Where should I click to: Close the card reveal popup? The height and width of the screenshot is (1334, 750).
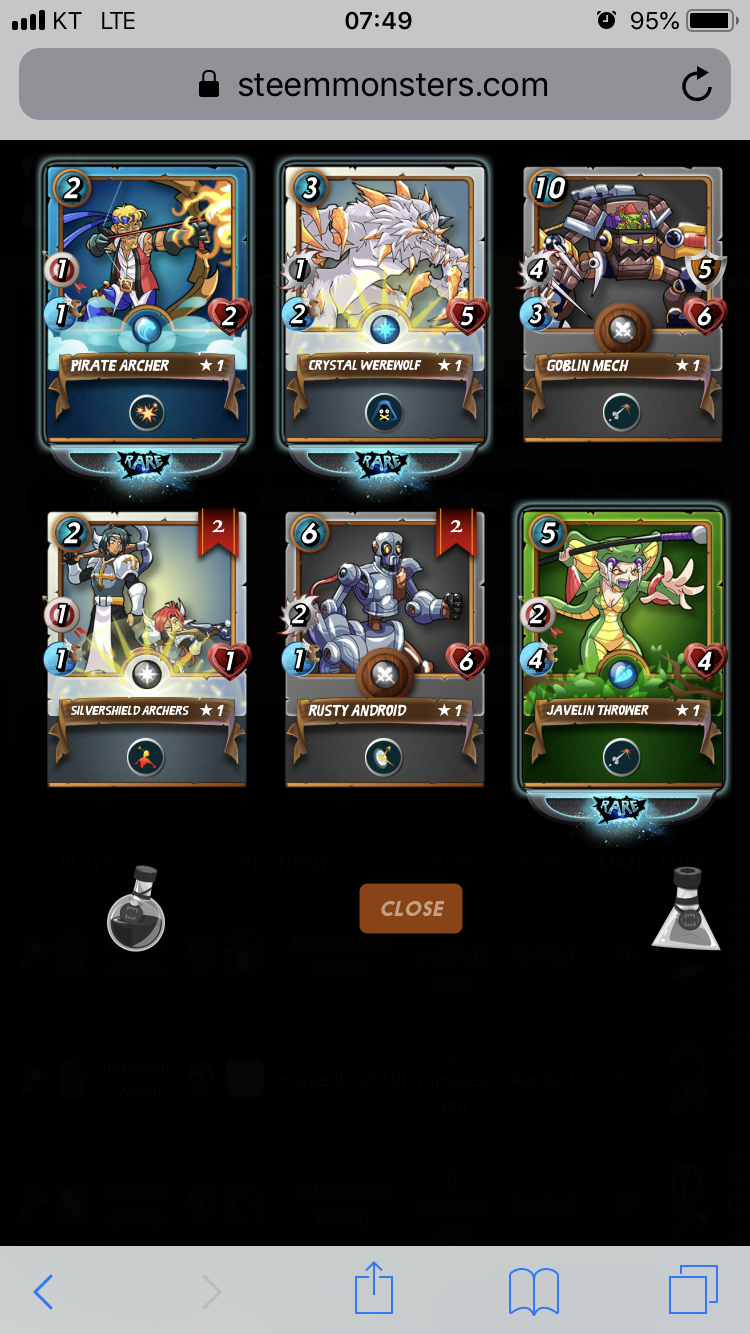coord(411,908)
